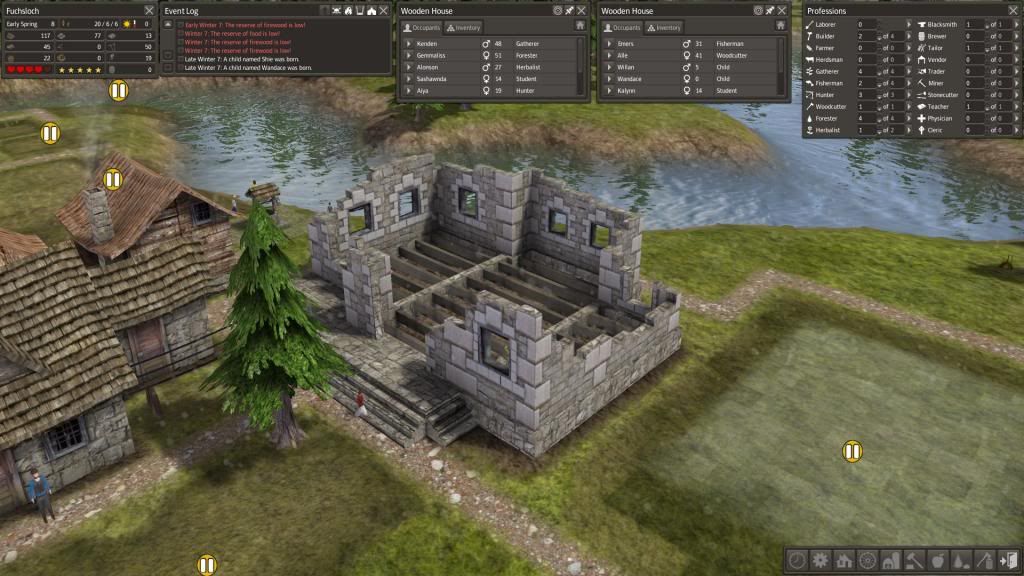Open the clock game speed toolbar button

click(x=797, y=560)
